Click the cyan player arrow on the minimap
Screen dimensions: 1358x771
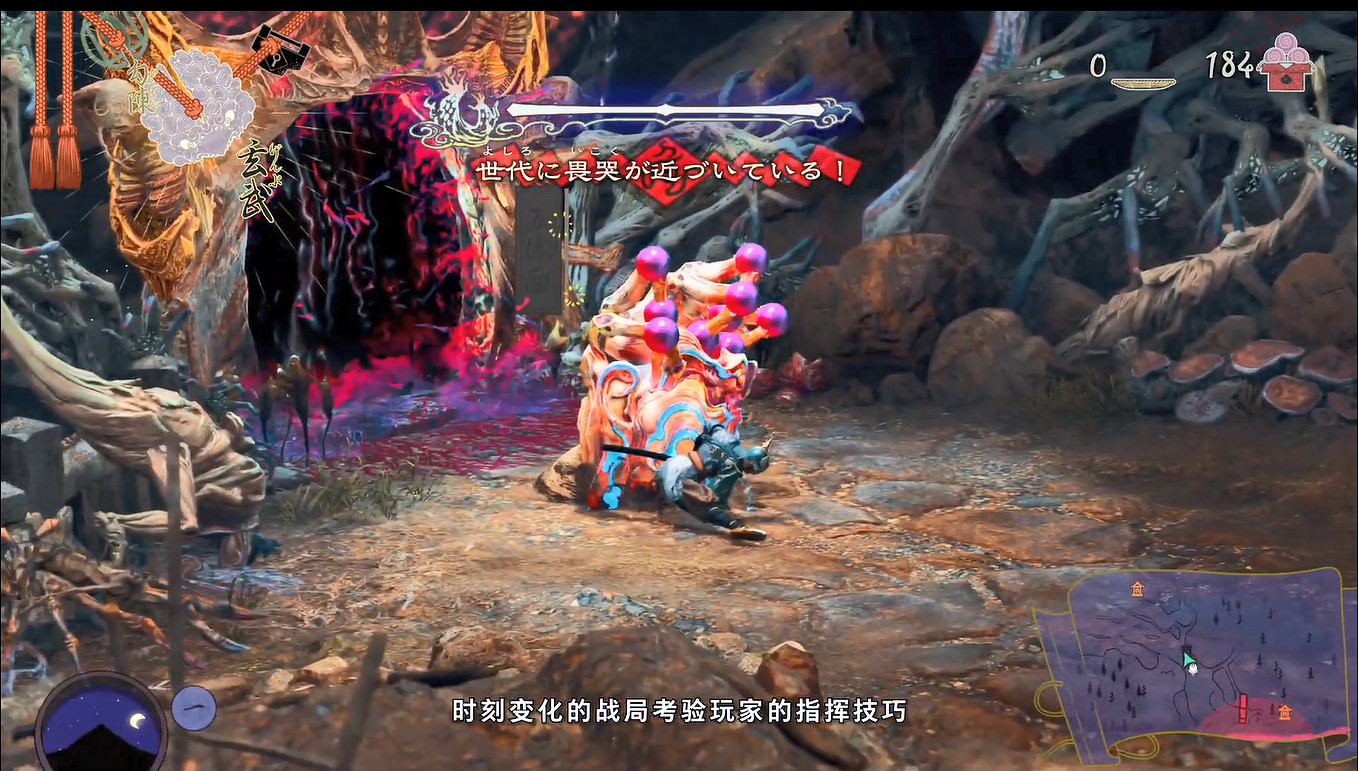click(x=1188, y=660)
